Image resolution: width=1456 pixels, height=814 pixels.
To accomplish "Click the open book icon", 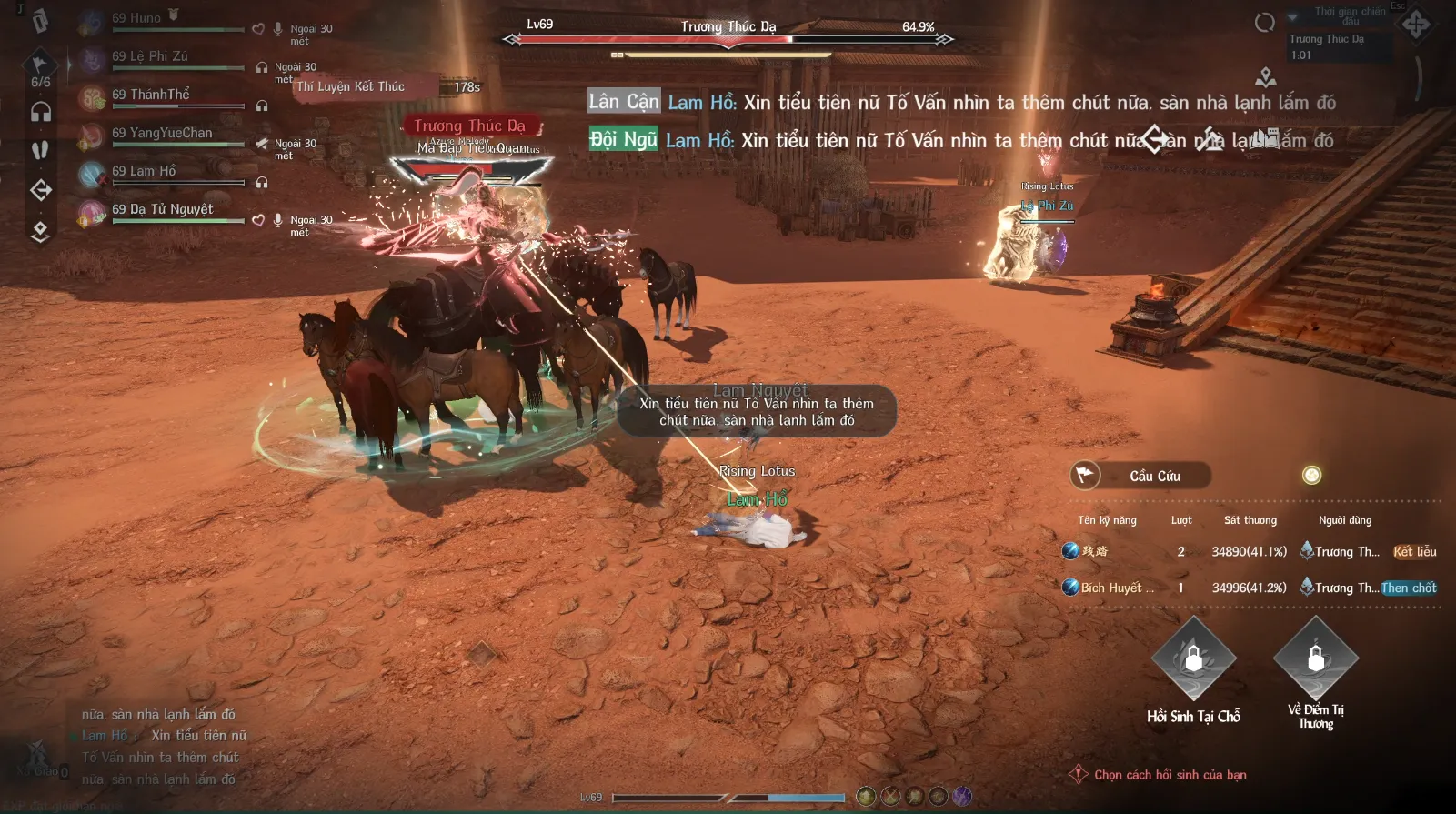I will click(1265, 139).
